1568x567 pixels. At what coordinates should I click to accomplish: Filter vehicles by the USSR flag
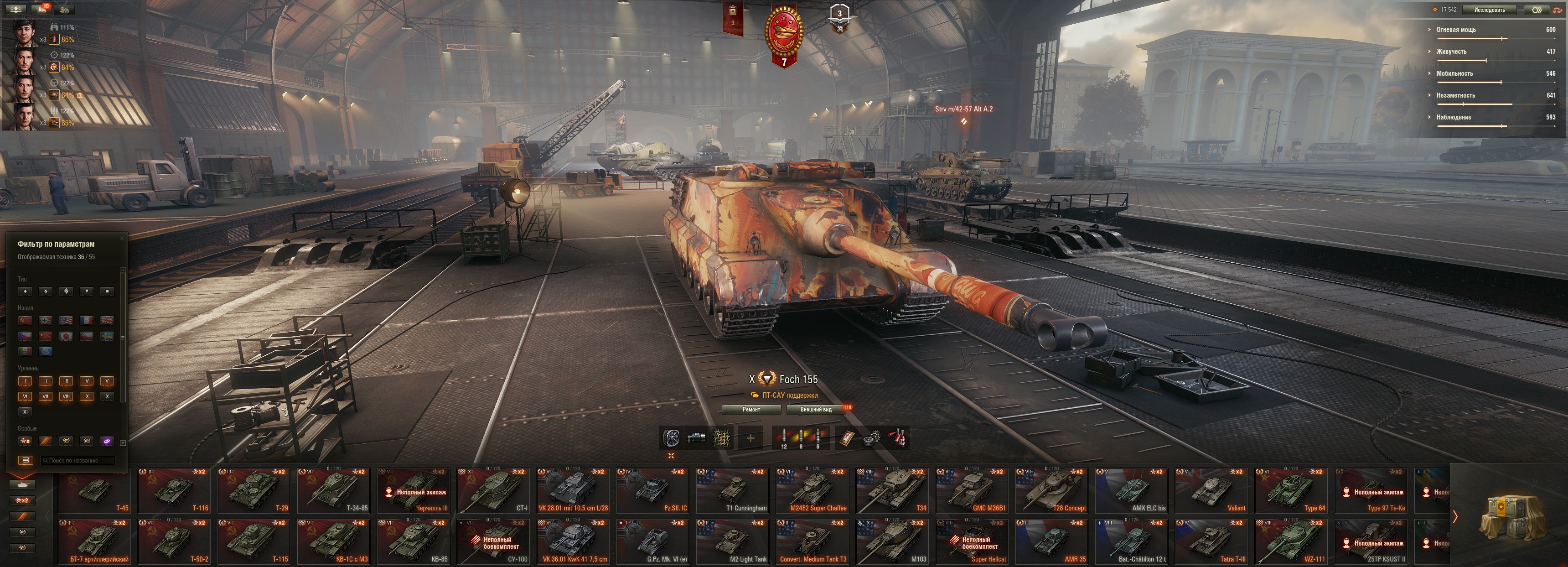(25, 320)
